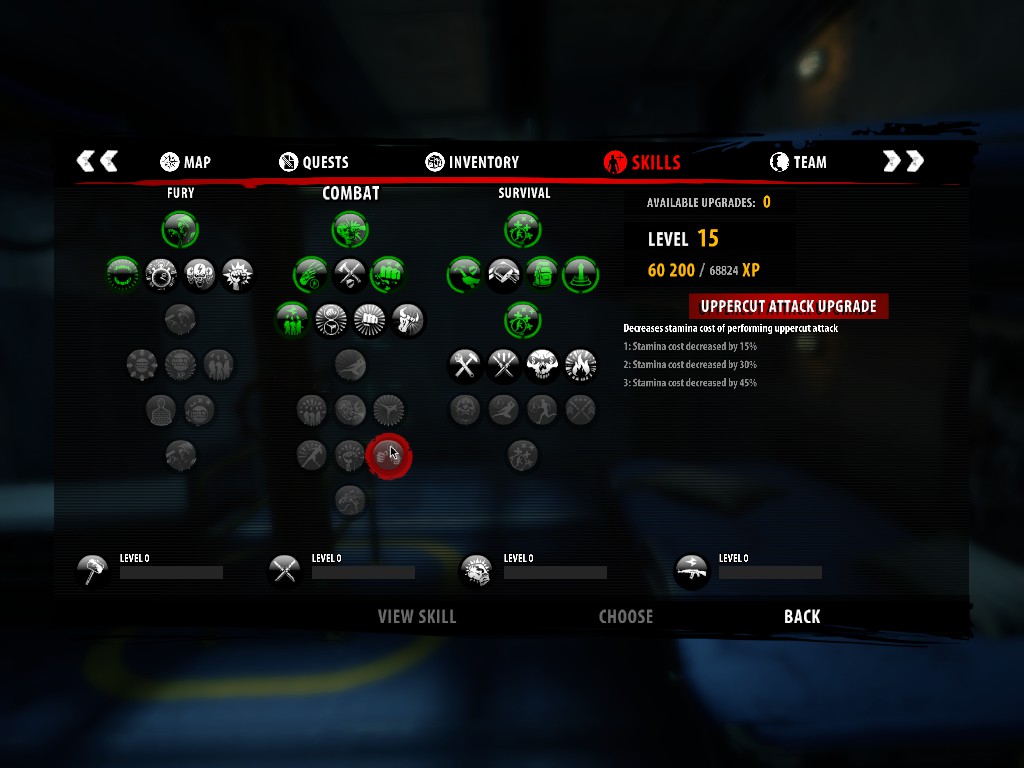
Task: Select the white skull skill in Survival tree
Action: [x=542, y=366]
